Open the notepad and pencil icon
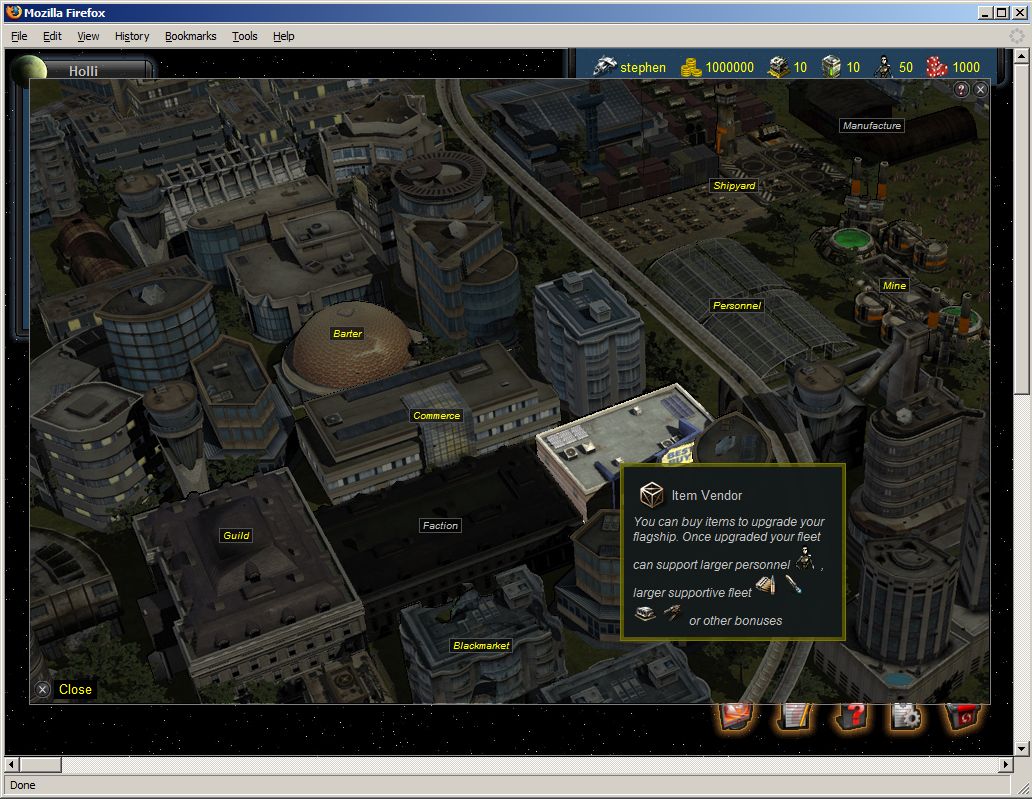The height and width of the screenshot is (799, 1032). (x=796, y=716)
